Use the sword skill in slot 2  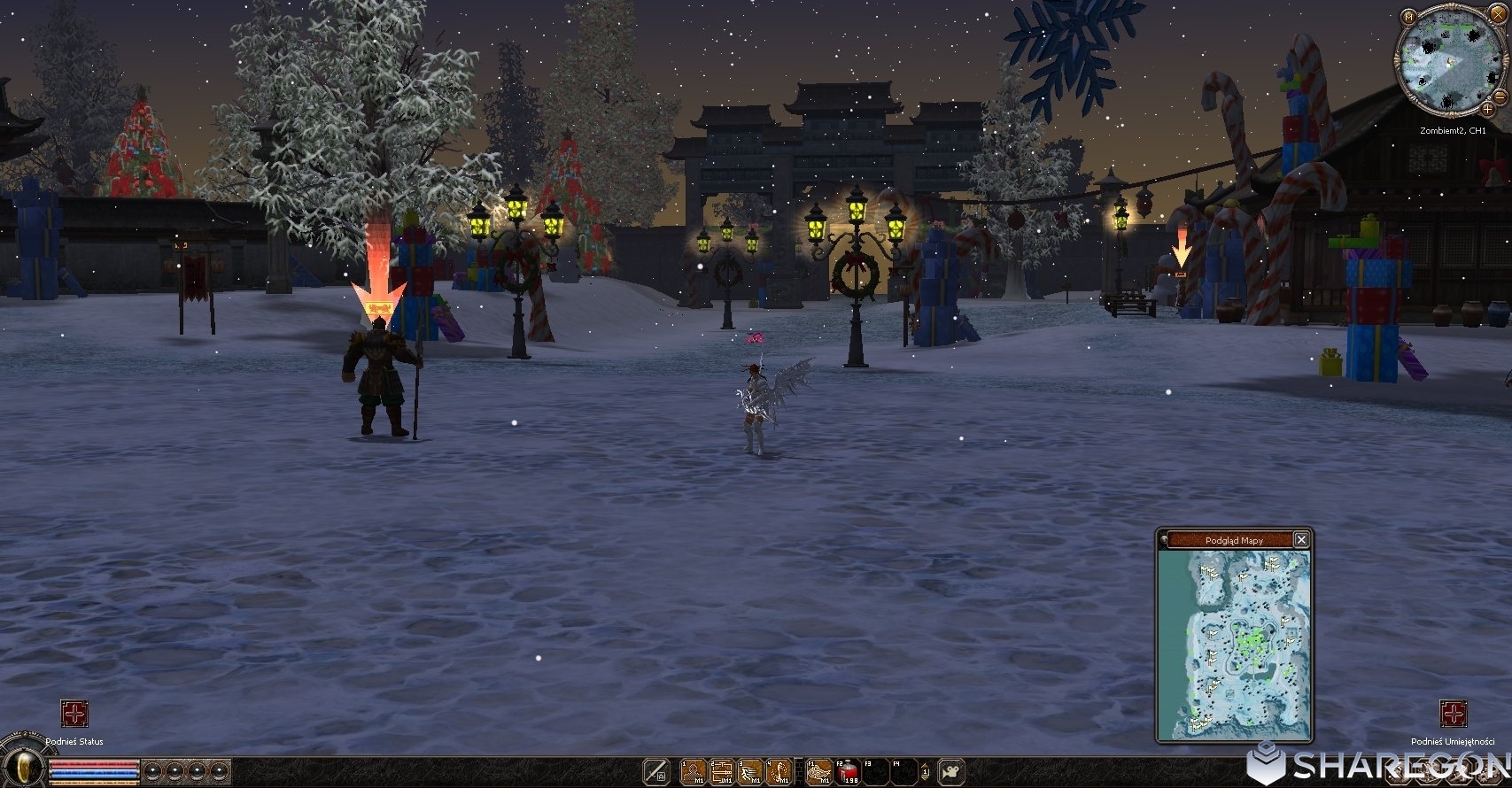pos(722,771)
